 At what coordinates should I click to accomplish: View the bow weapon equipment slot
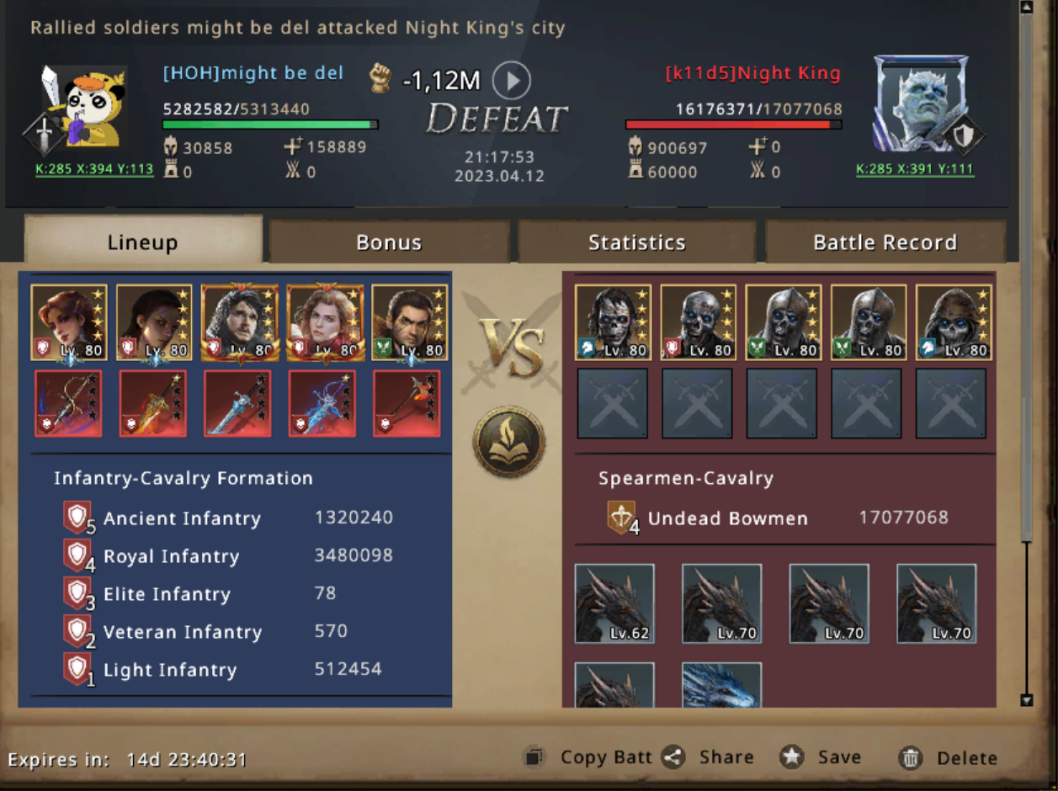tap(69, 403)
